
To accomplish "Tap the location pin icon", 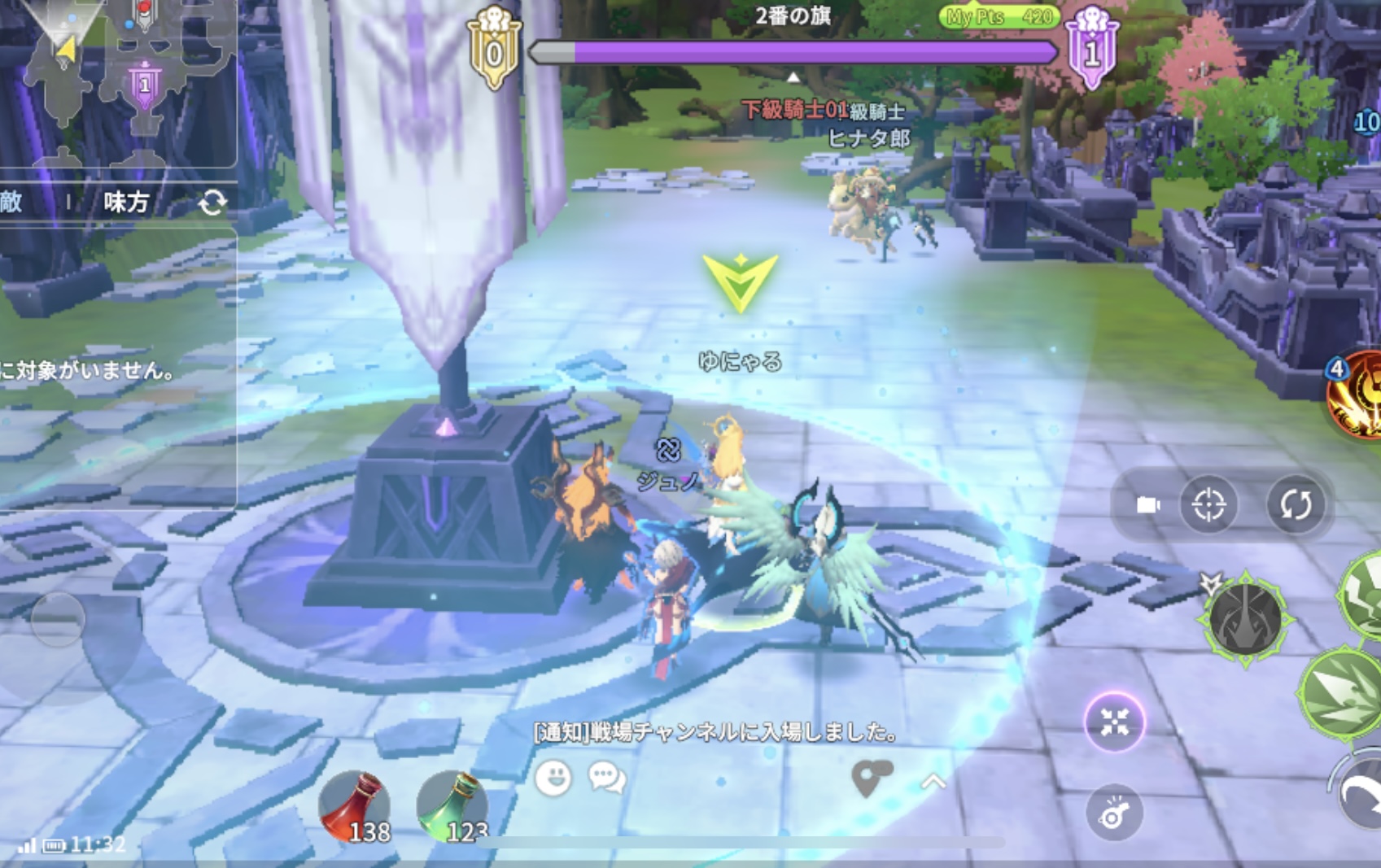I will click(x=870, y=779).
